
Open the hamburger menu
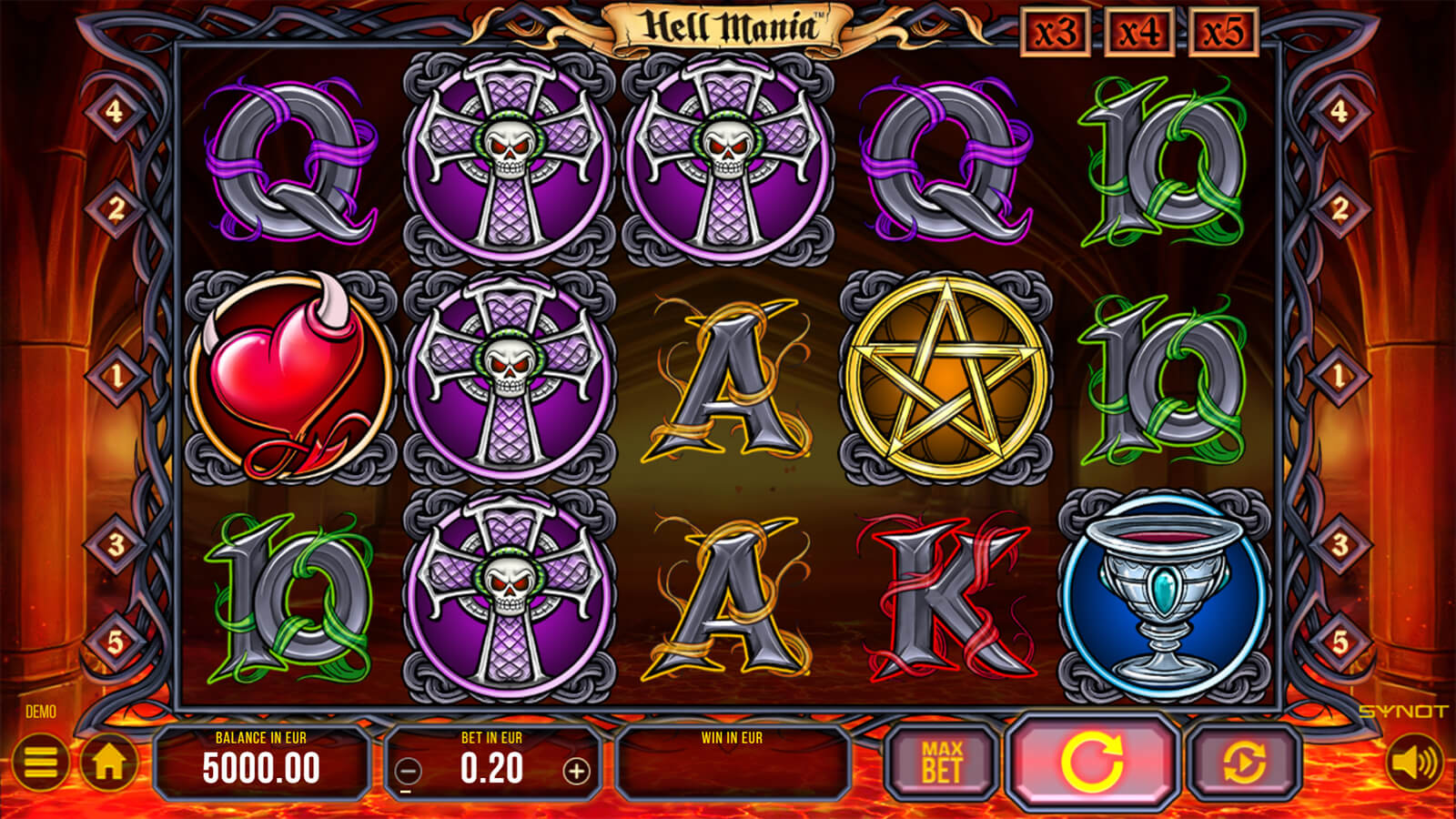click(x=40, y=763)
